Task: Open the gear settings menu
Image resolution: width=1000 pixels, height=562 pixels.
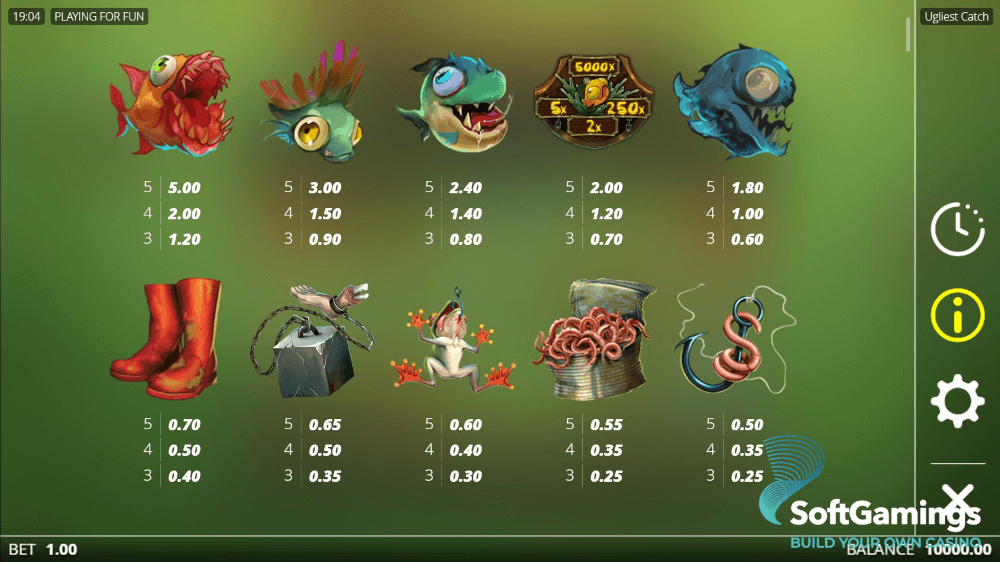Action: pyautogui.click(x=957, y=402)
